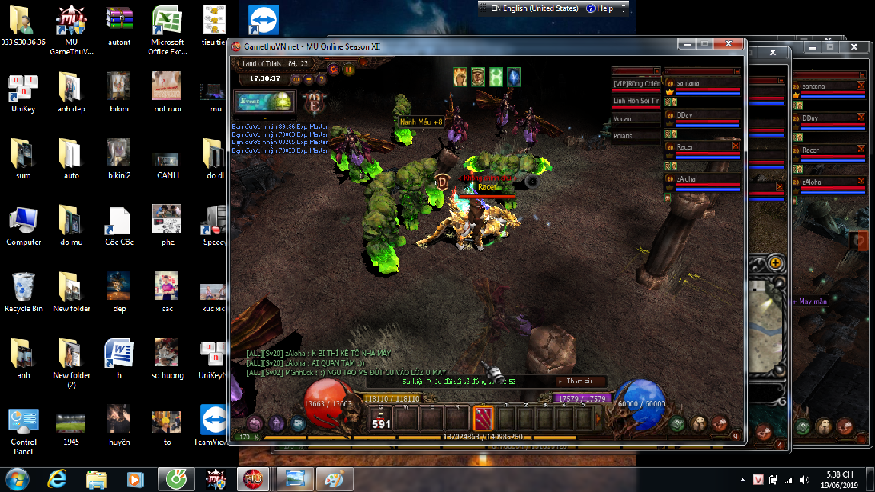Click the Linh Hồn Sói Tinh entry
Image resolution: width=875 pixels, height=492 pixels.
[x=637, y=101]
